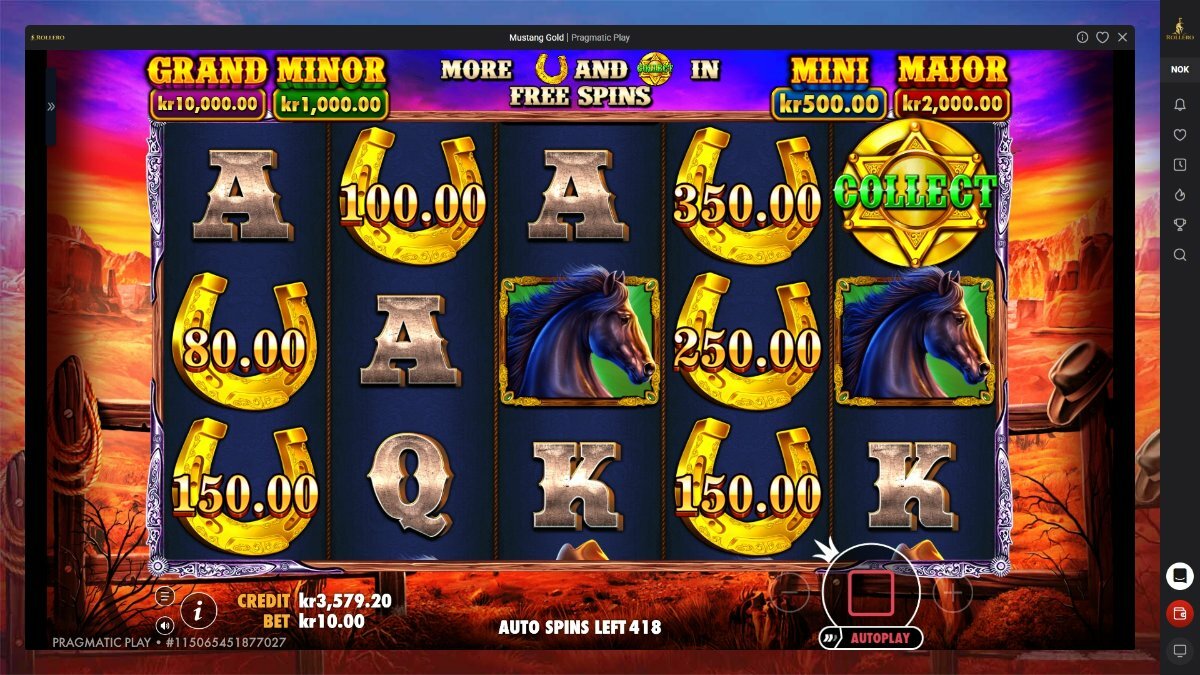
Task: Open the hot games flame icon
Action: [x=1179, y=195]
